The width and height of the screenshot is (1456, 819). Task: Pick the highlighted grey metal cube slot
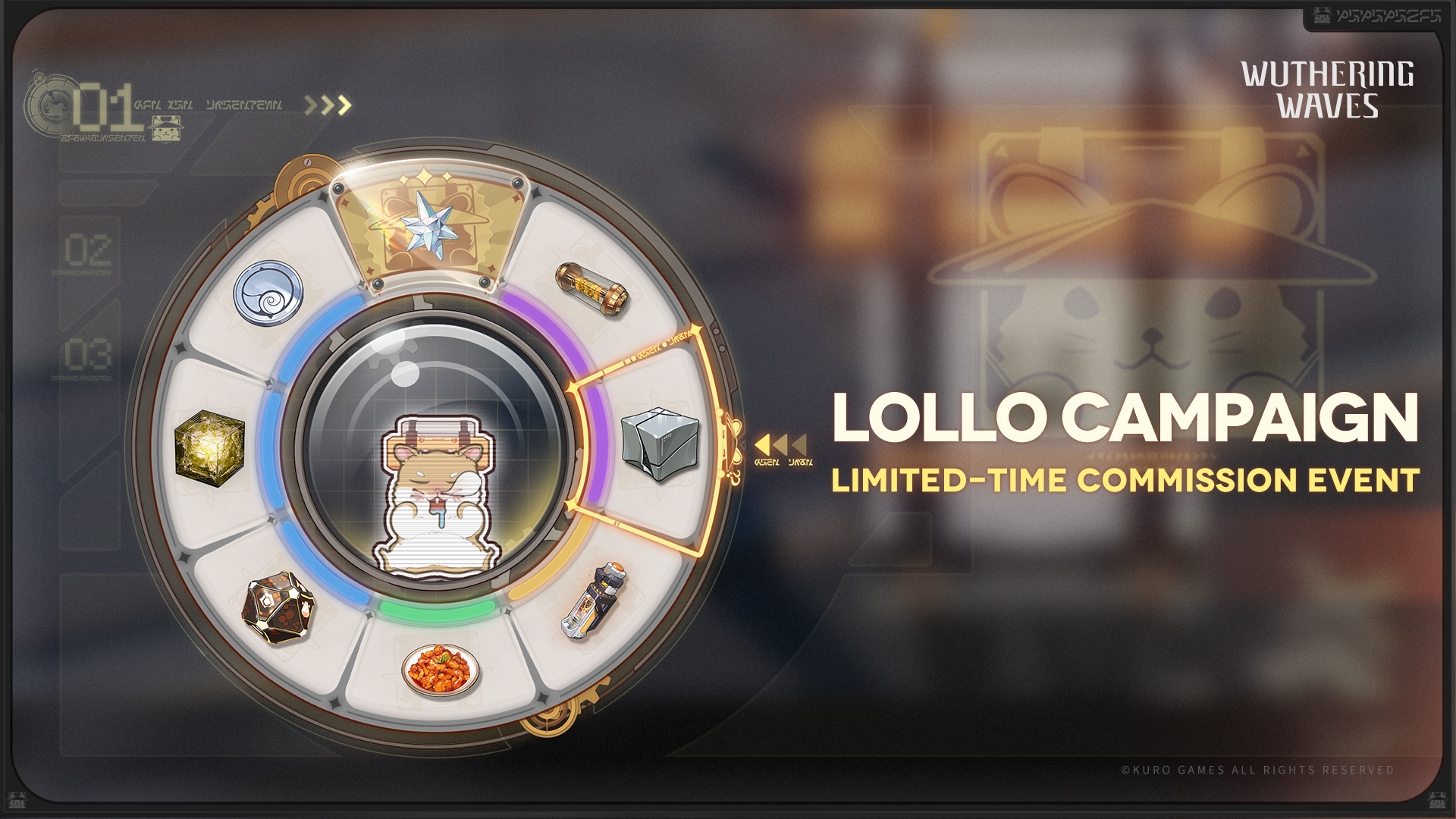[659, 444]
